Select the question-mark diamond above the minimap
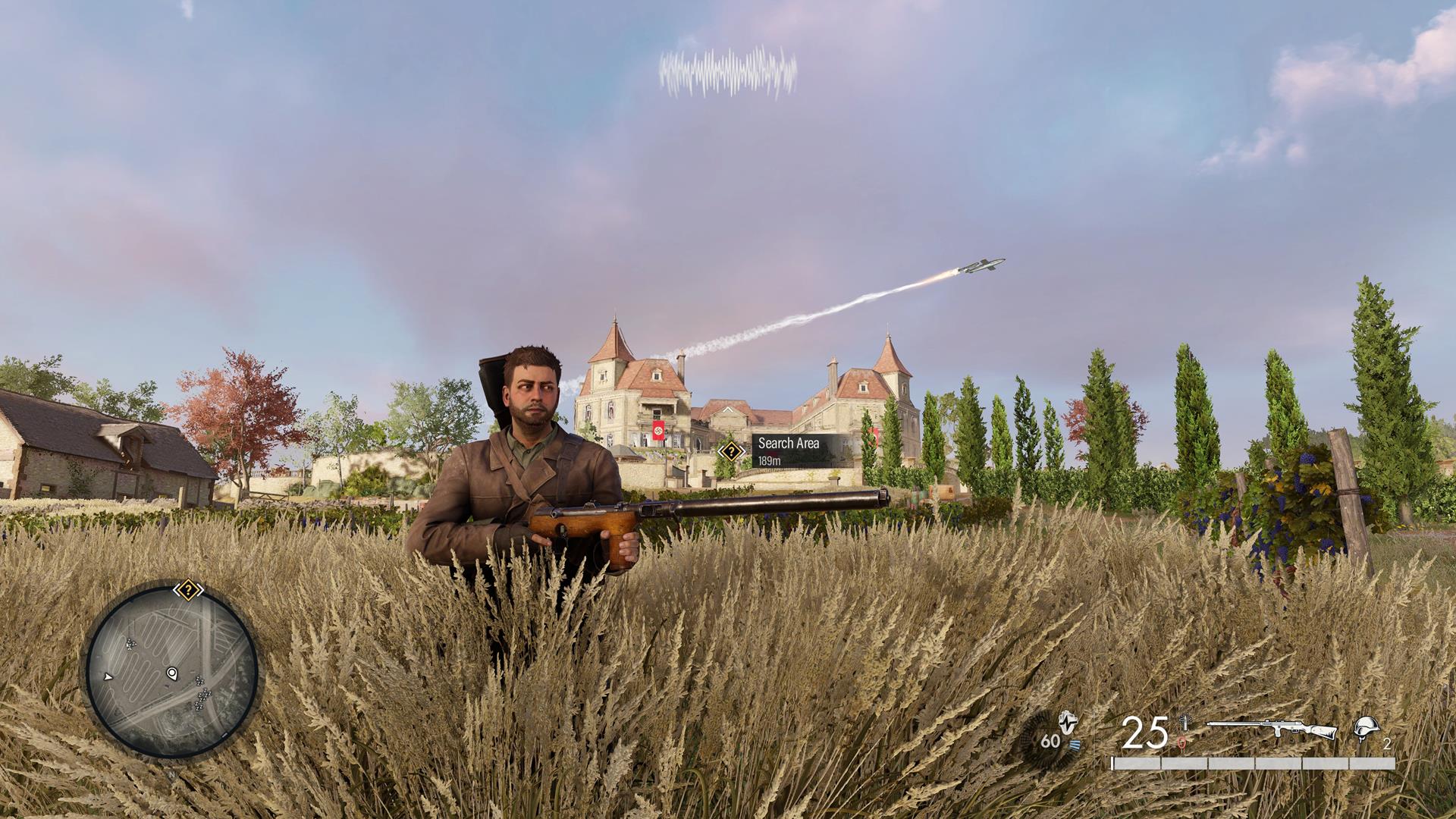Image resolution: width=1456 pixels, height=819 pixels. (x=188, y=589)
